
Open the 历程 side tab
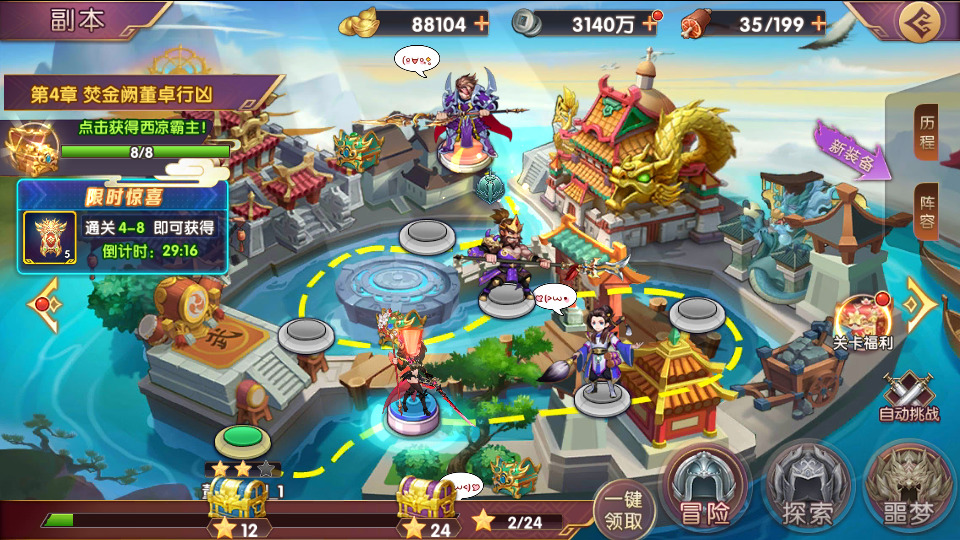927,131
